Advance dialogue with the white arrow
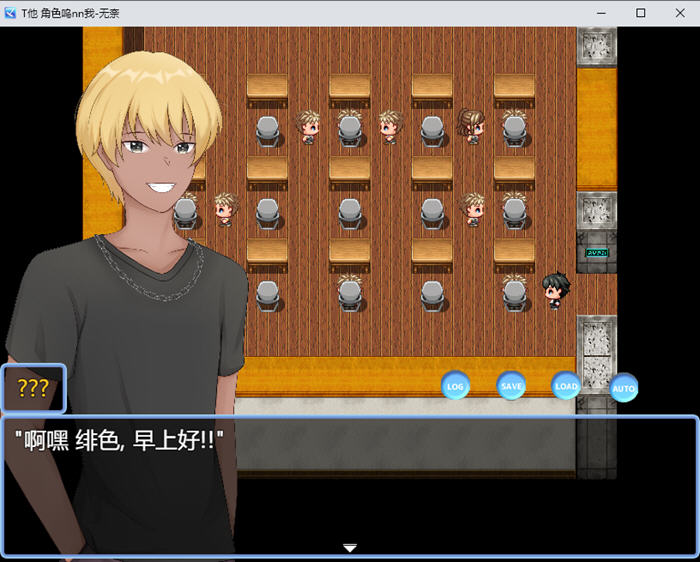The image size is (700, 562). click(350, 548)
